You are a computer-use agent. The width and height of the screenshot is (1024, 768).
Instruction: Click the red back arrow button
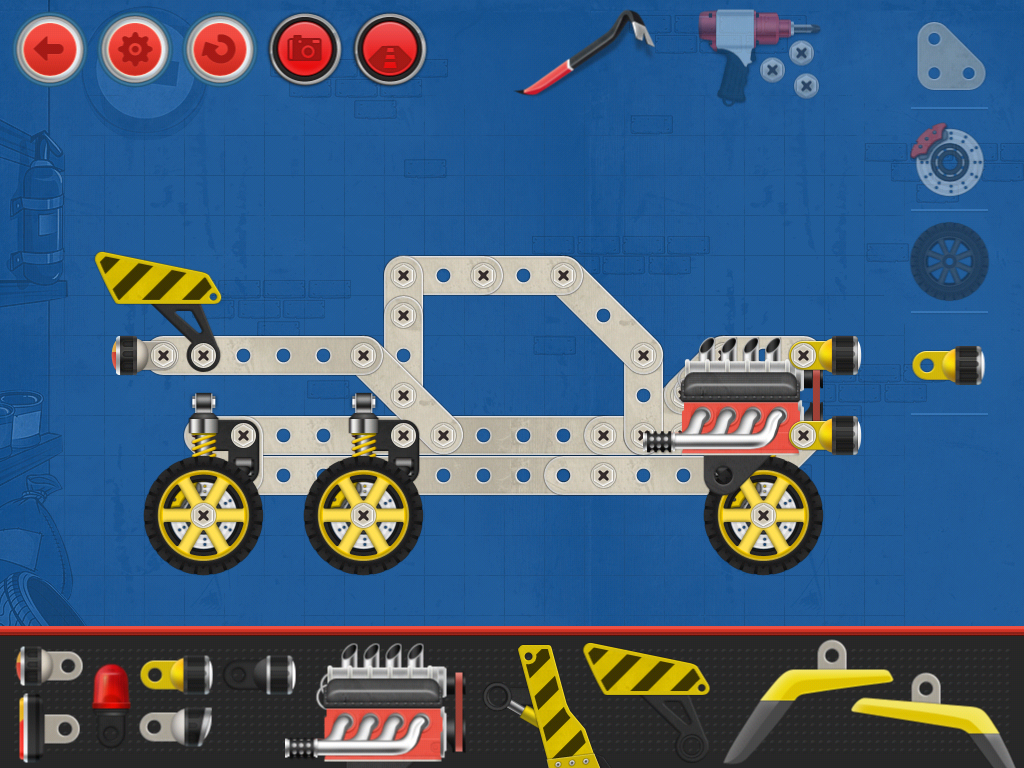49,48
